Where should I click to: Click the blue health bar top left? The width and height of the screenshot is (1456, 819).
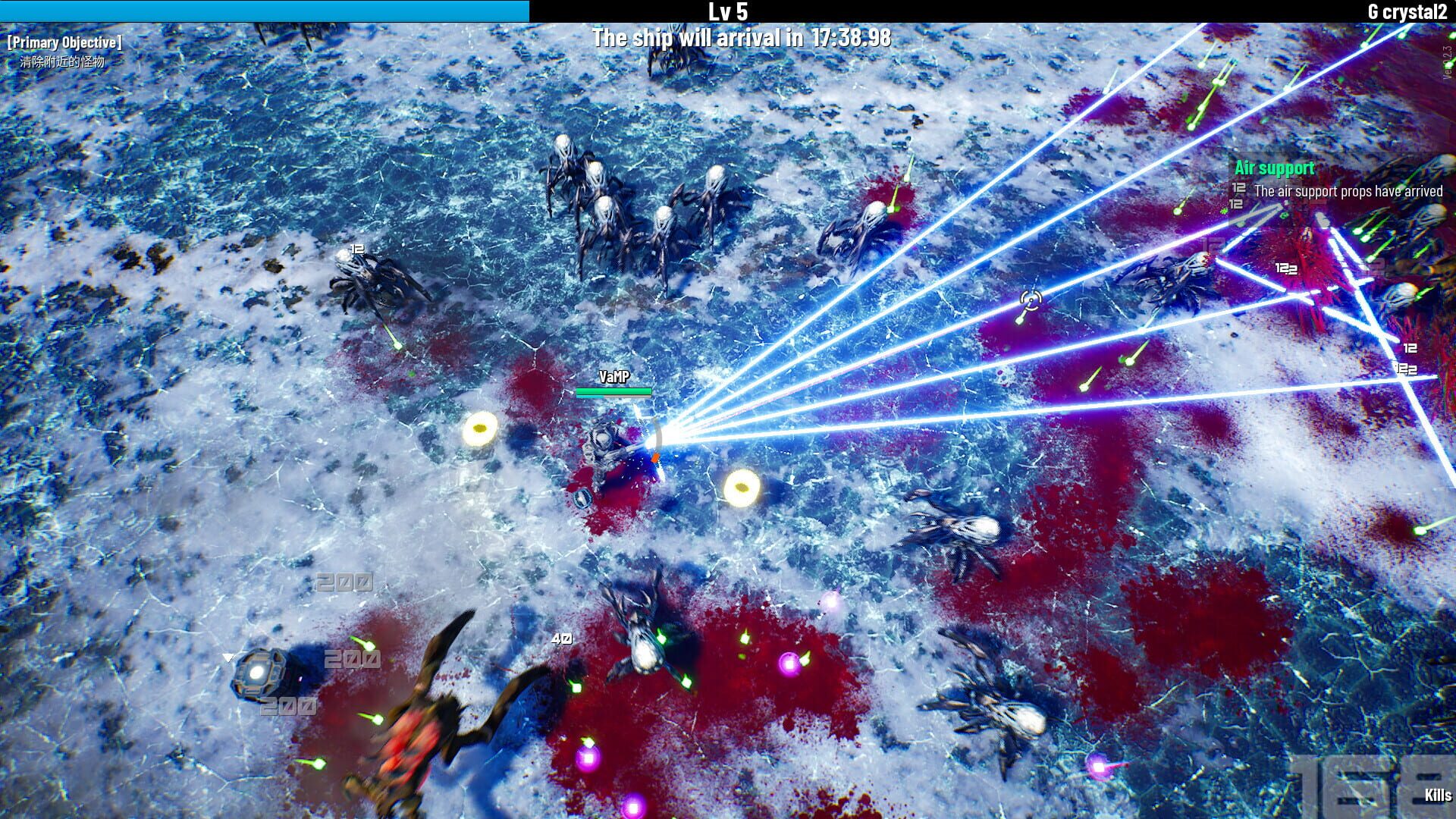[265, 11]
